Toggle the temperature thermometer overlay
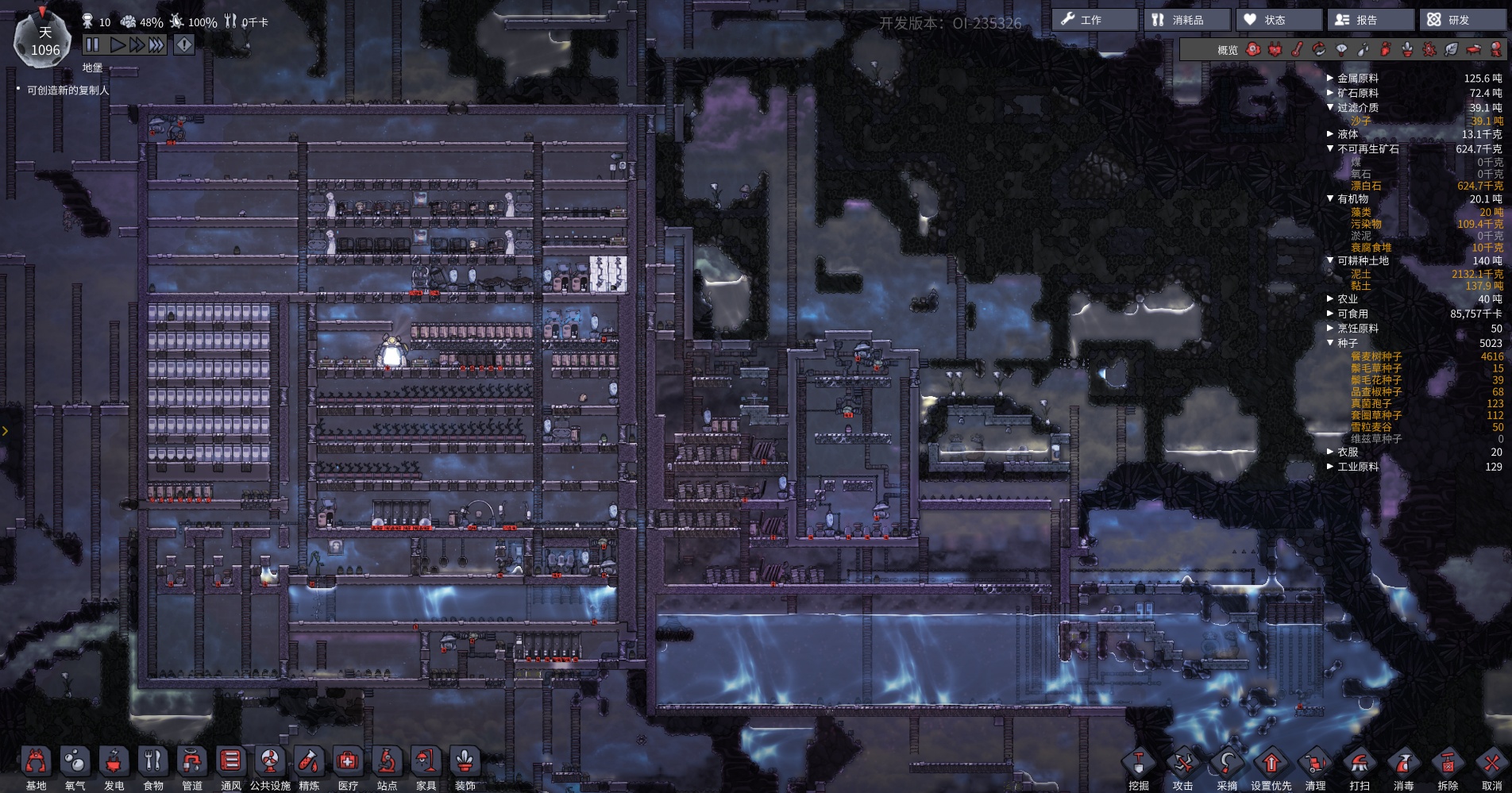1512x793 pixels. click(1297, 50)
